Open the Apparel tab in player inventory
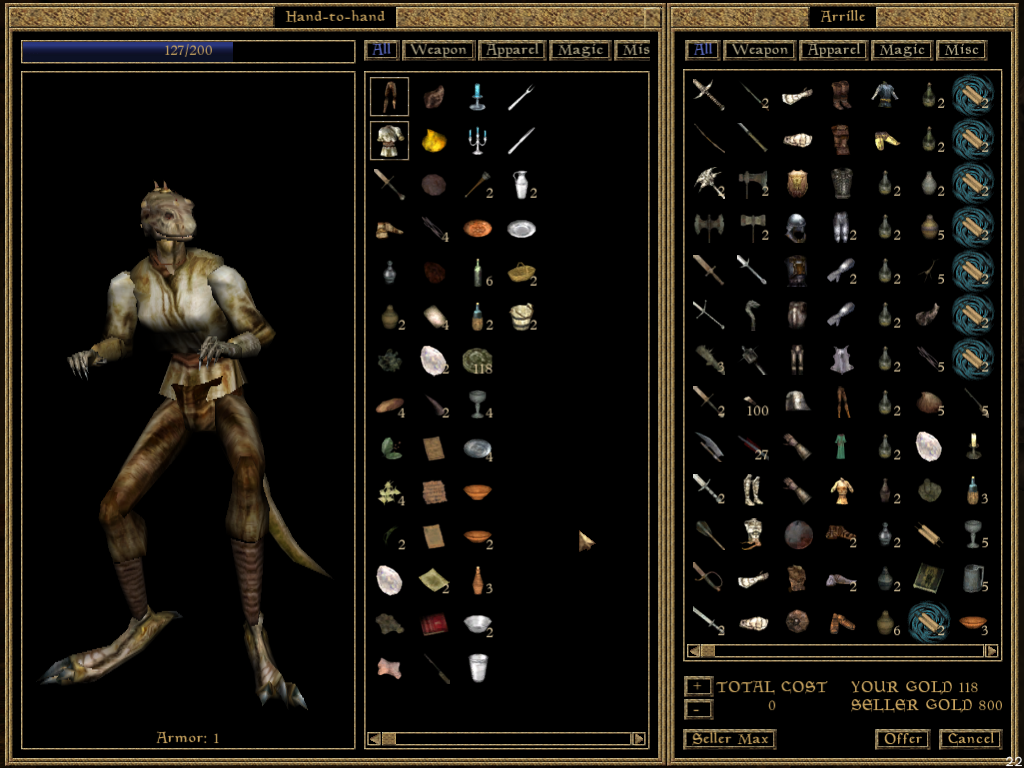 point(511,50)
